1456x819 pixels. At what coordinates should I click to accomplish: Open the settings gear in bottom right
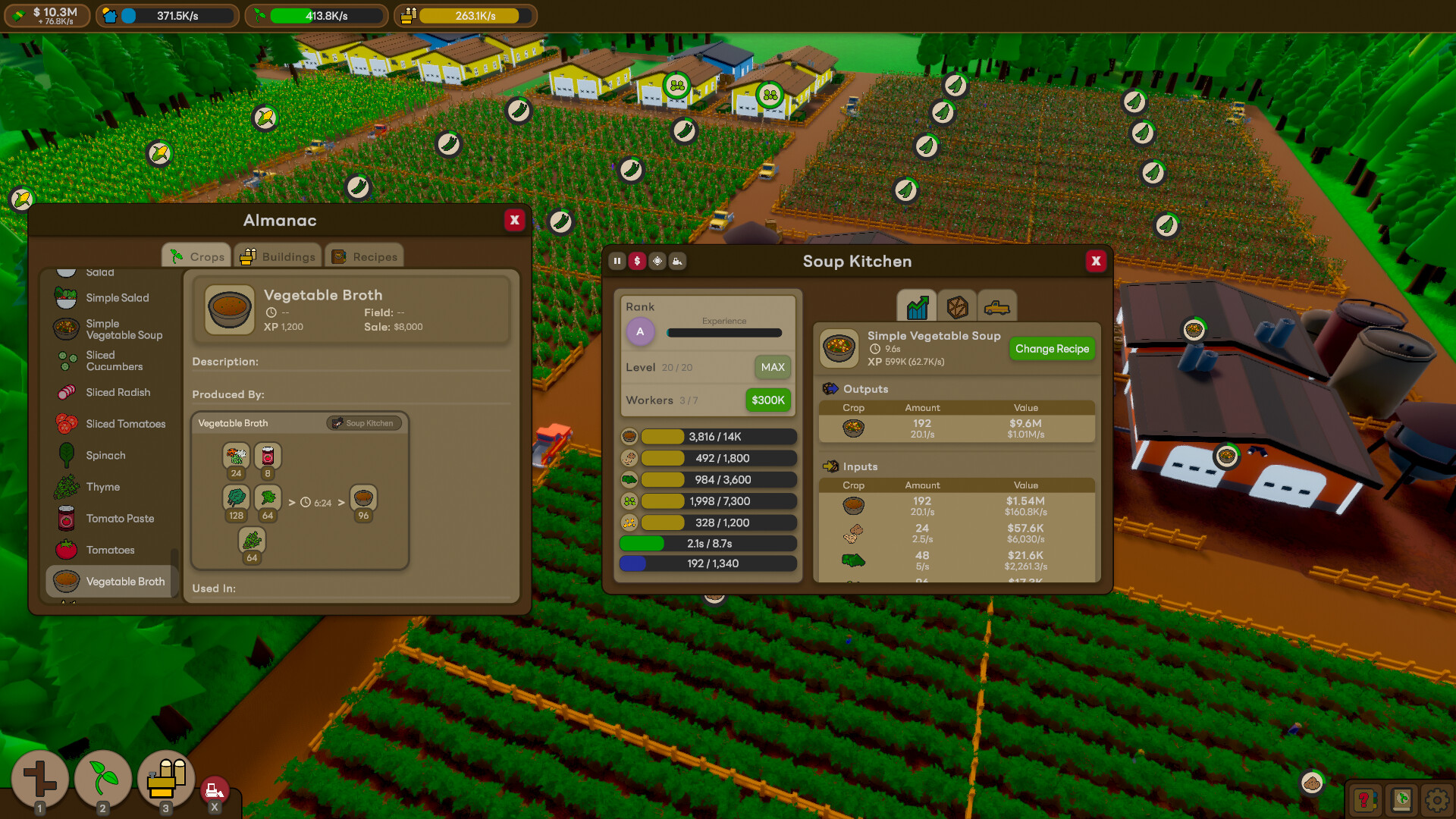(x=1438, y=799)
